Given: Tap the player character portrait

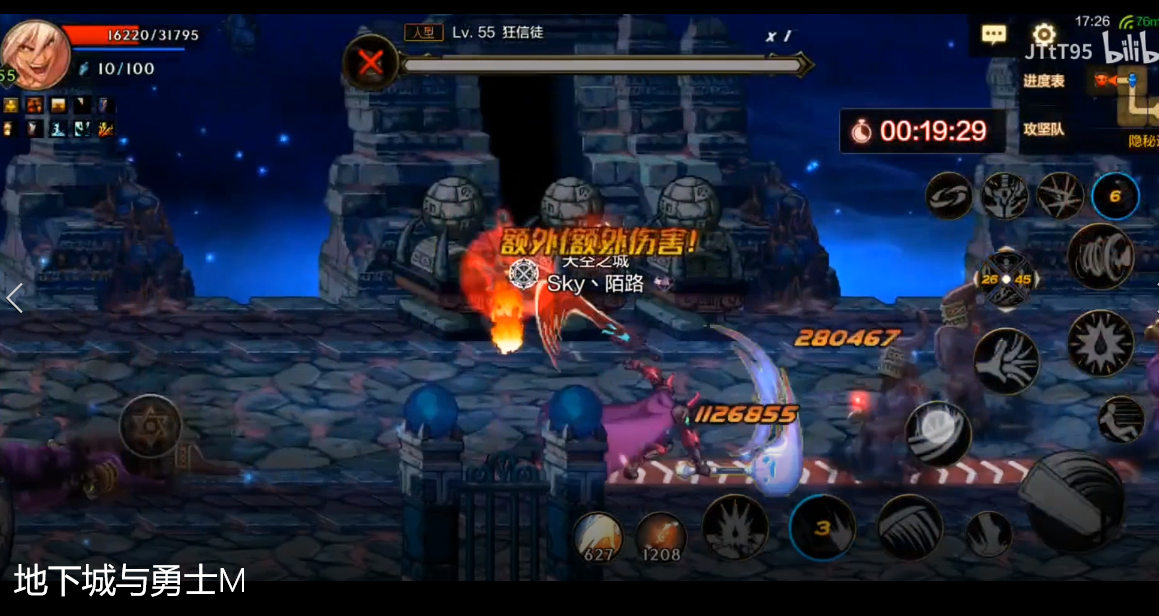Looking at the screenshot, I should pos(36,54).
